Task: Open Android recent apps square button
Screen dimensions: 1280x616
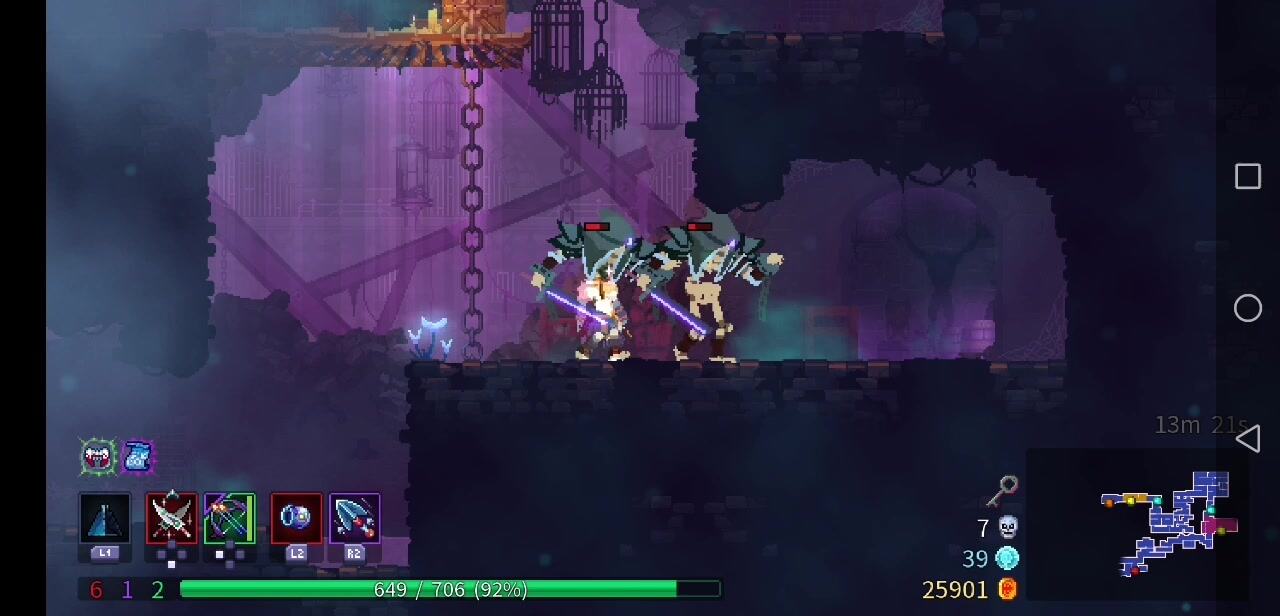Action: pyautogui.click(x=1247, y=177)
